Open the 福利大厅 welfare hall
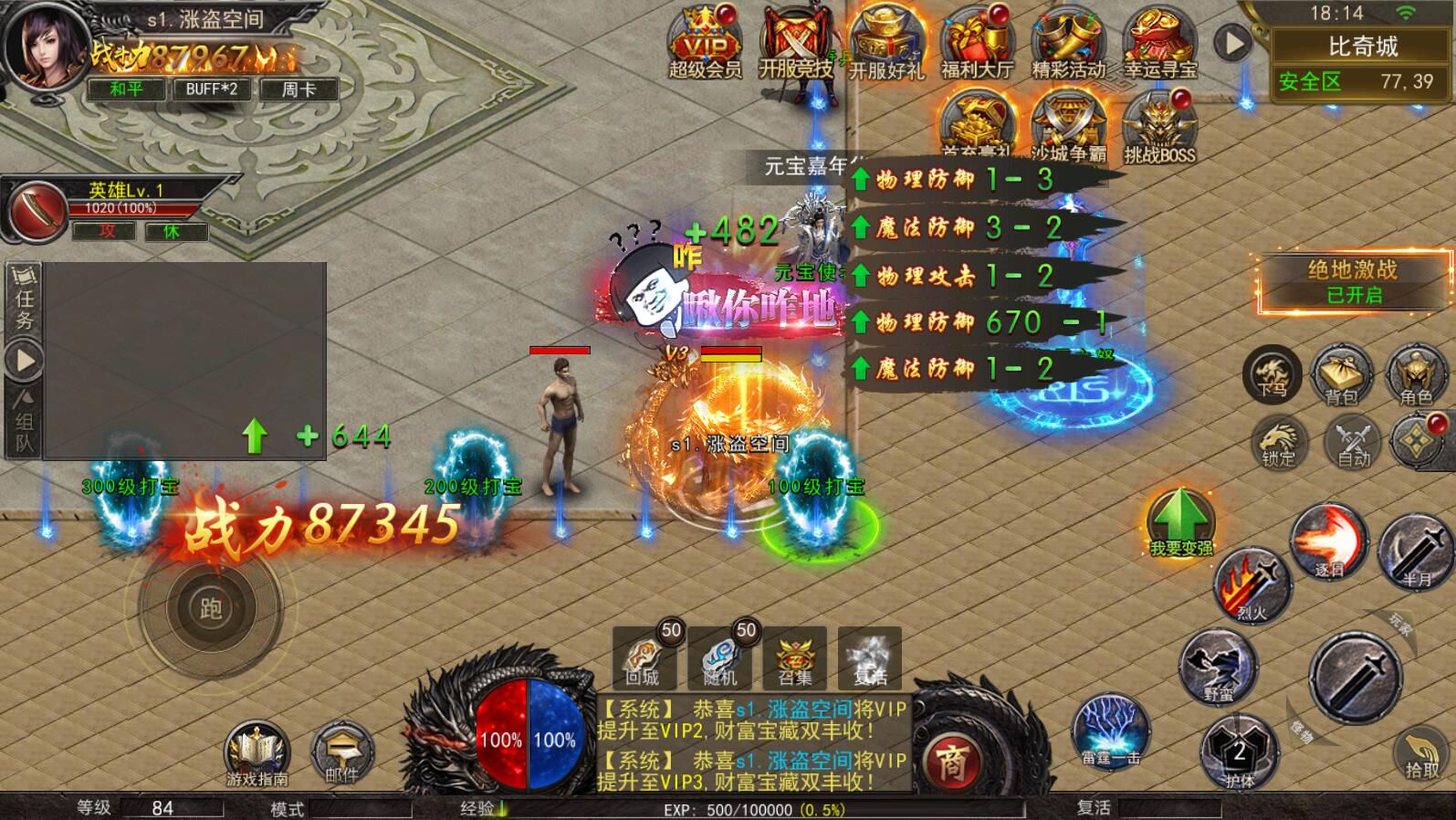Image resolution: width=1456 pixels, height=820 pixels. pos(977,43)
